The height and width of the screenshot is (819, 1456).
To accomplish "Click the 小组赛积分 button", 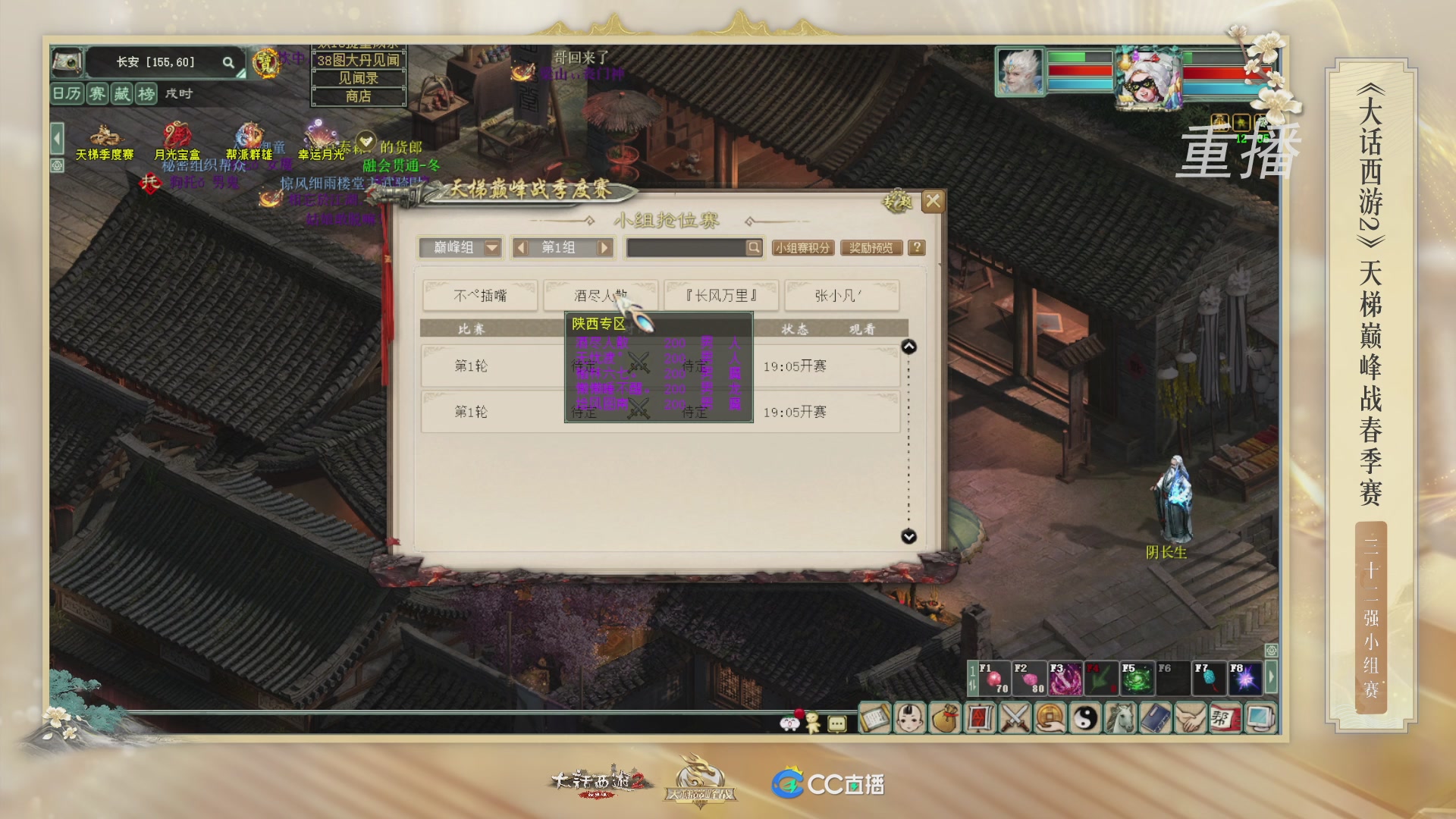I will (x=804, y=247).
